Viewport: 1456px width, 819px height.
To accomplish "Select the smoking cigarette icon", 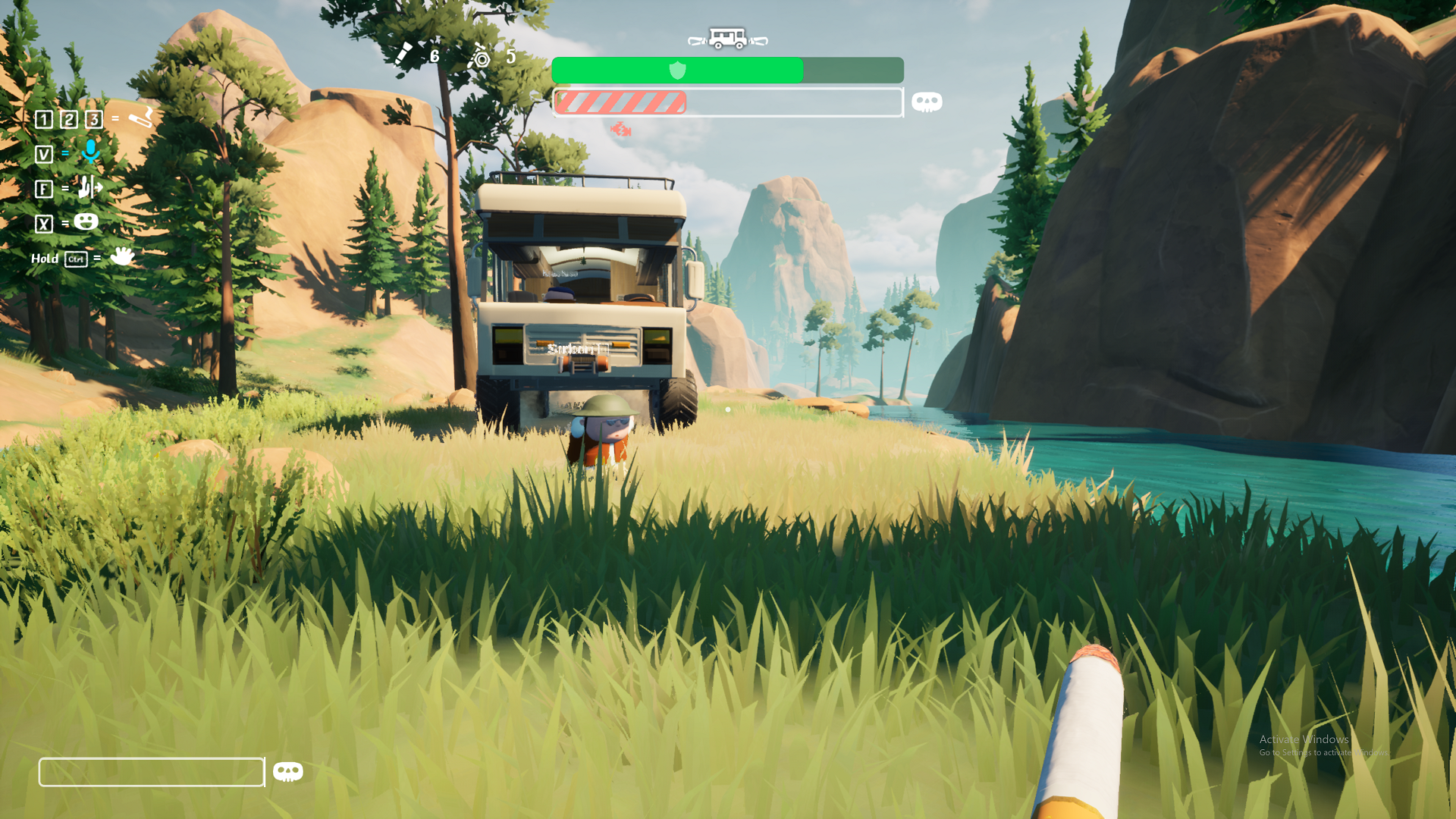I will pos(140,118).
